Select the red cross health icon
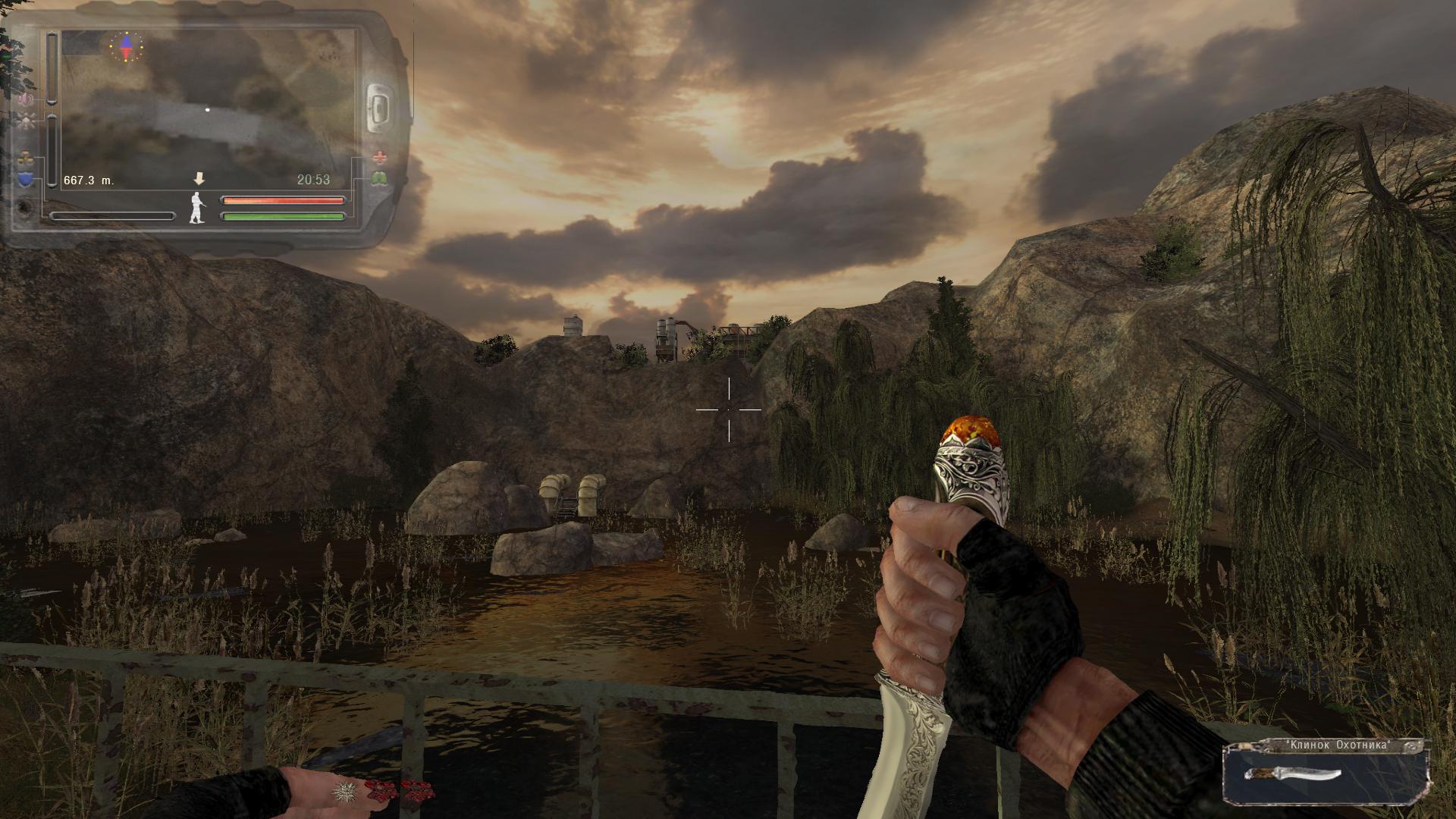This screenshot has width=1456, height=819. 379,158
